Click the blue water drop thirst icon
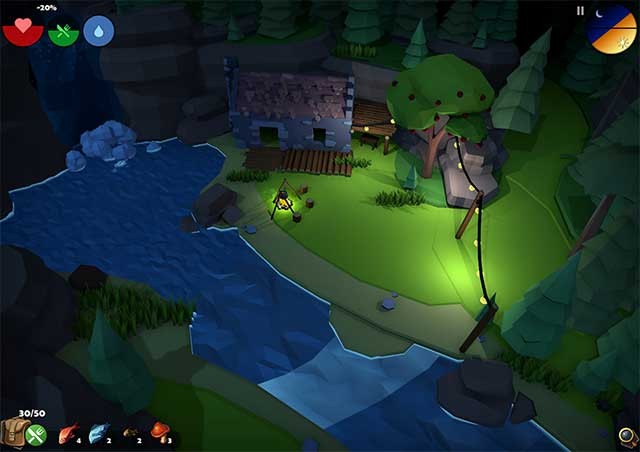 [x=98, y=31]
